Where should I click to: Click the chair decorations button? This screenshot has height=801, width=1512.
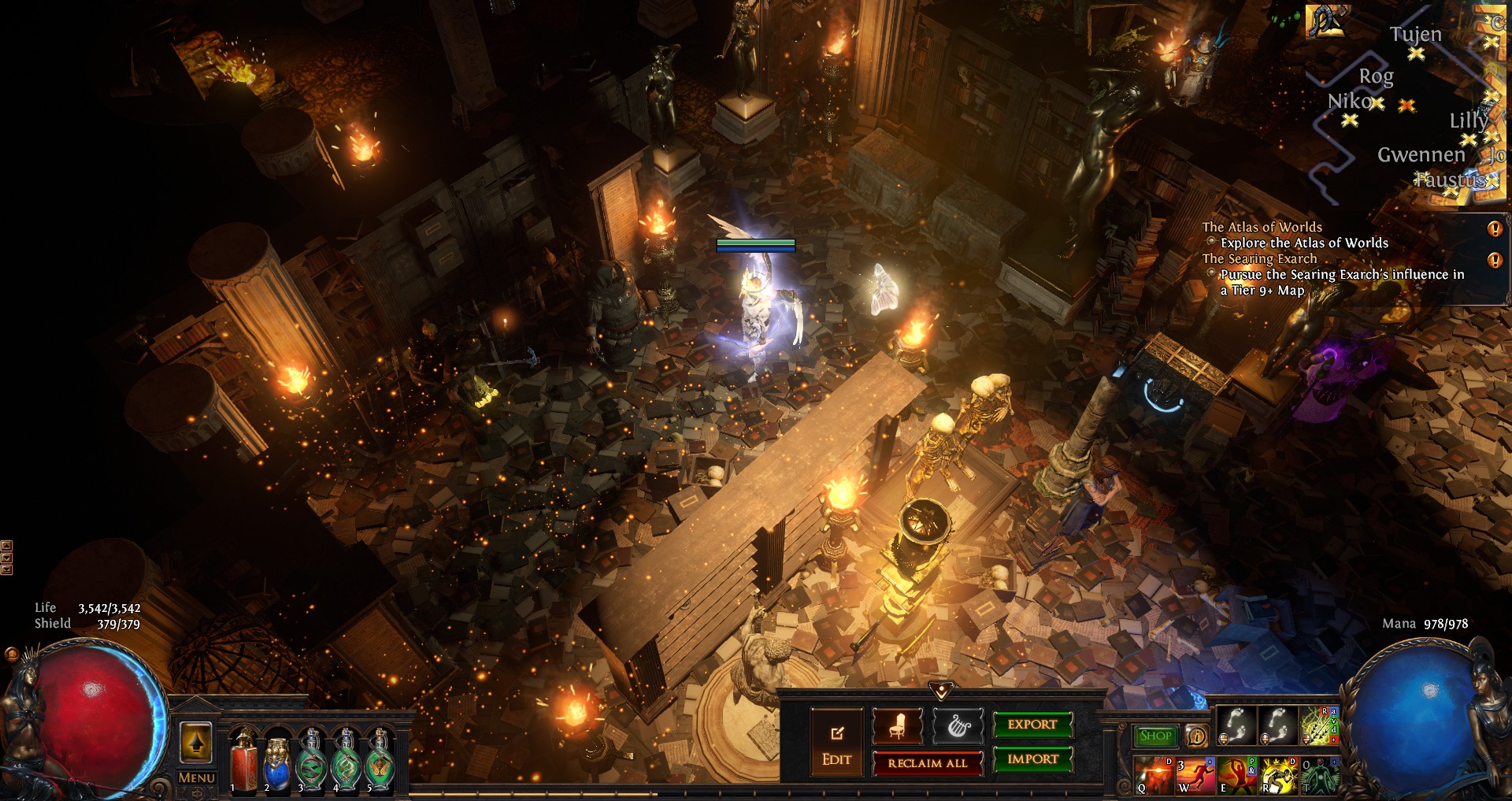(x=897, y=725)
